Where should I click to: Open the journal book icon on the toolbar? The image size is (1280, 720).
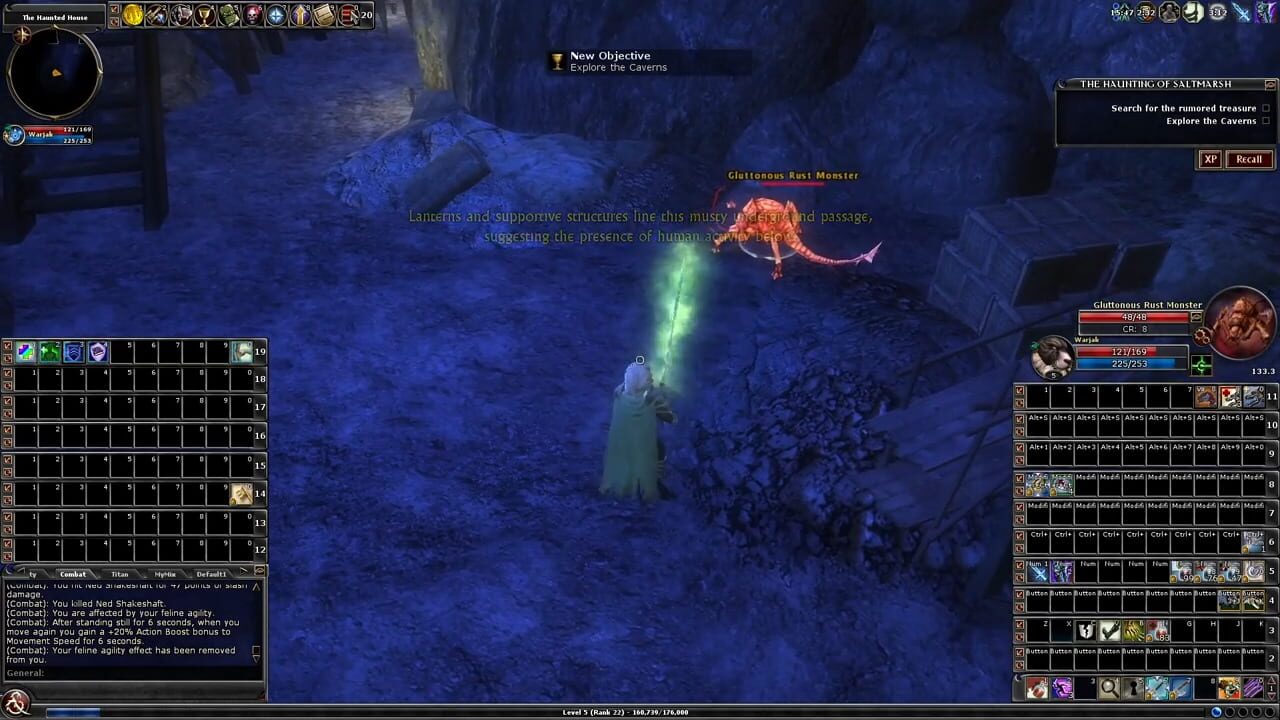tap(322, 14)
